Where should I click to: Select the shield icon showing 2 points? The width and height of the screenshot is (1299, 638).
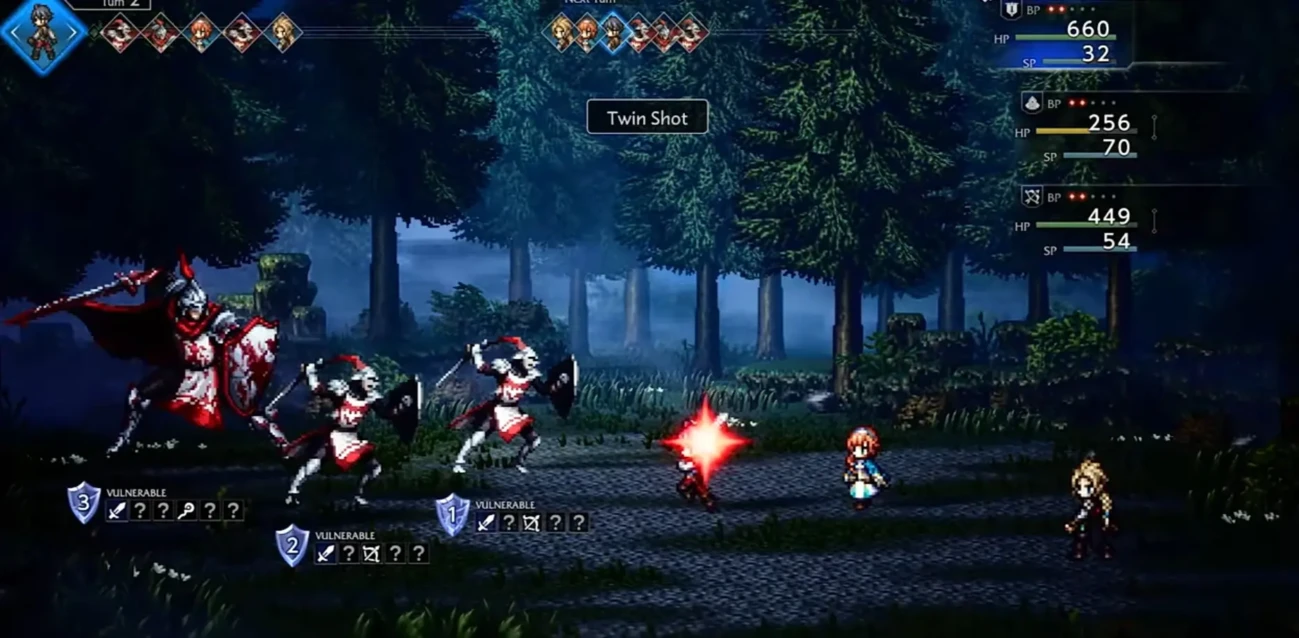coord(292,546)
